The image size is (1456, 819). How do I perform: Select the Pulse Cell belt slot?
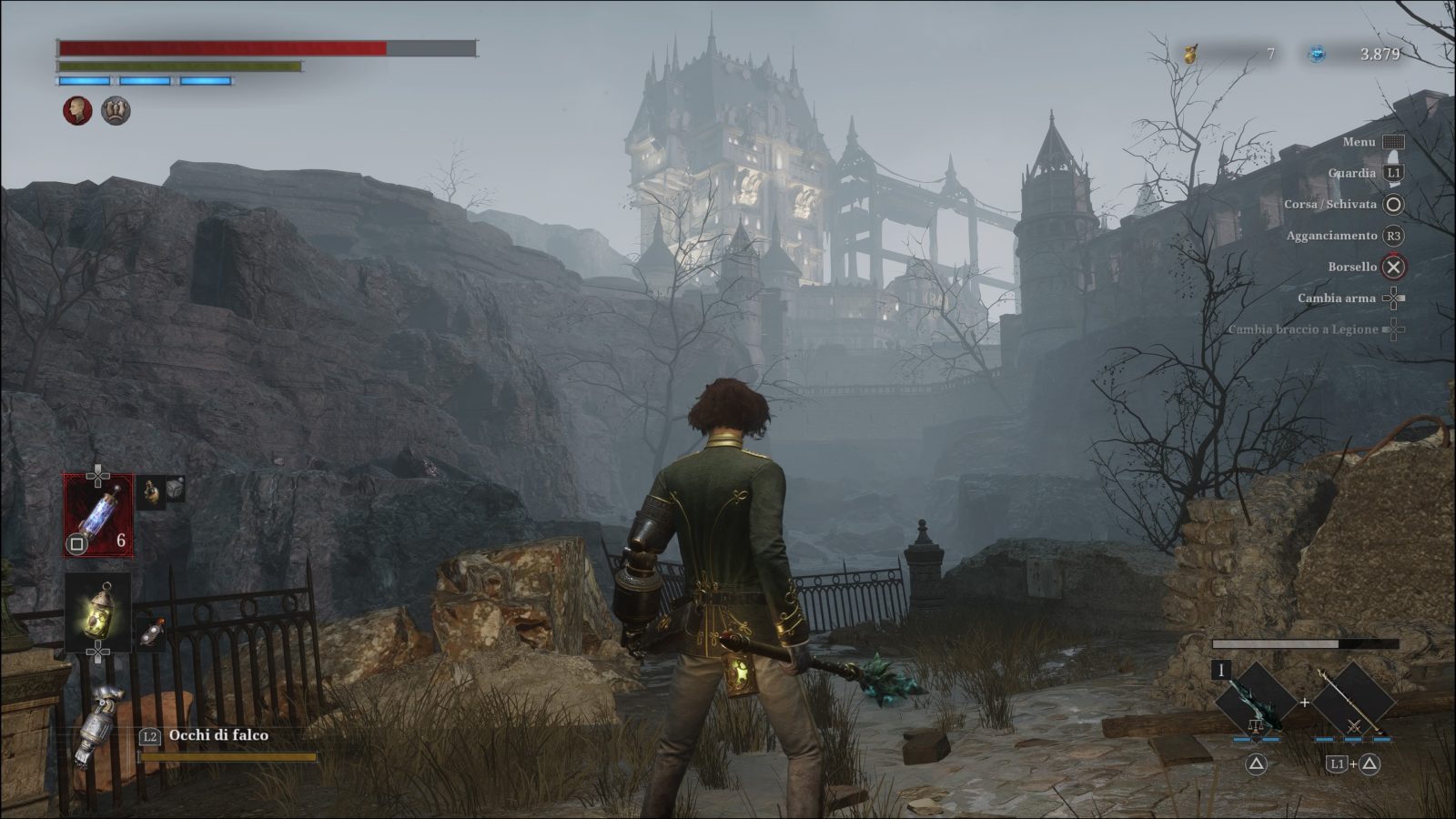(98, 515)
